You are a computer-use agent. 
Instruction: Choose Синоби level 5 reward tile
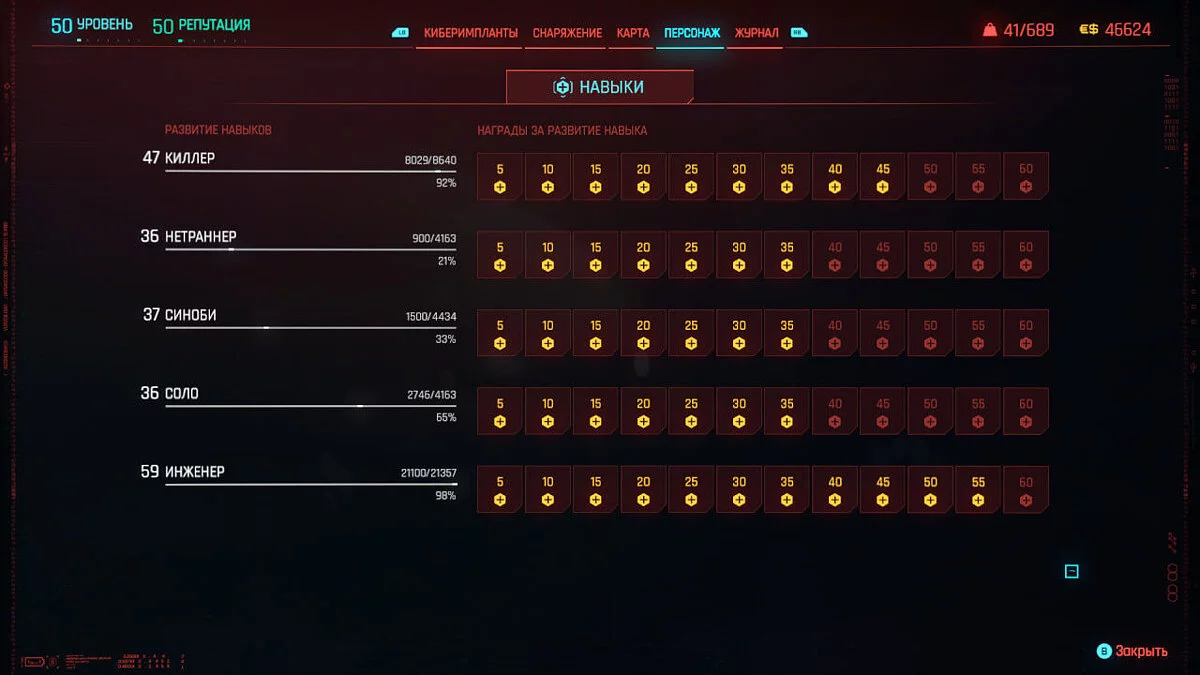(x=500, y=333)
